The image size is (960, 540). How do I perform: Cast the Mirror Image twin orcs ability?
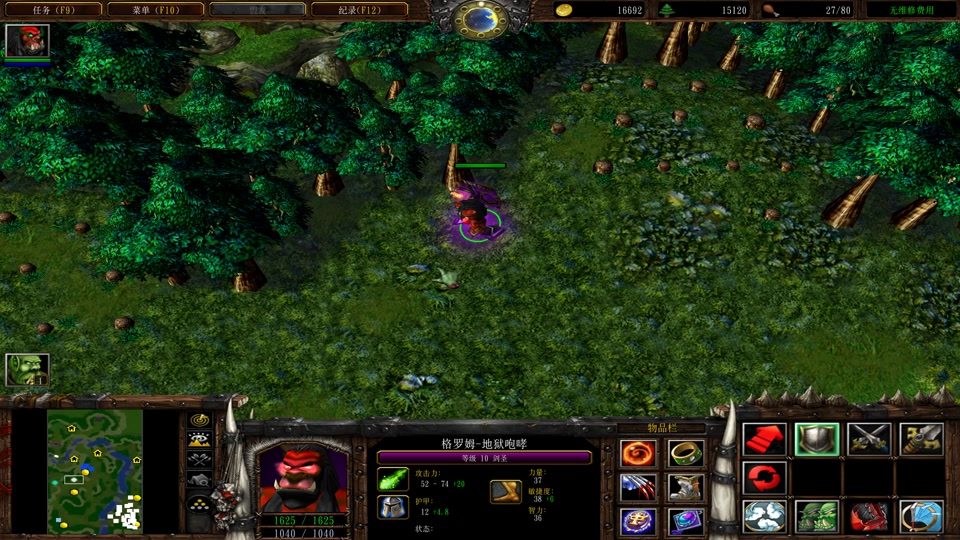click(x=817, y=517)
